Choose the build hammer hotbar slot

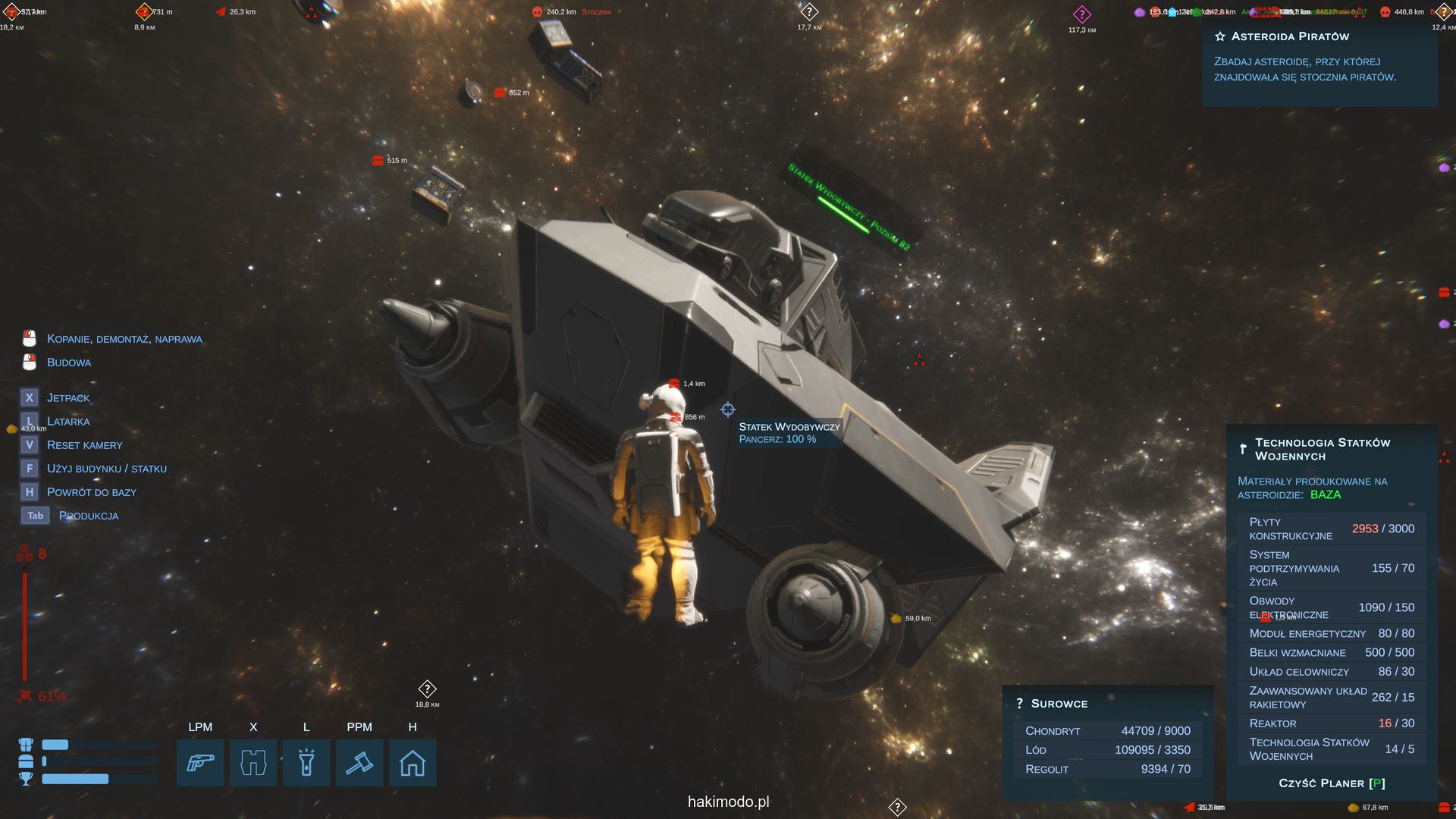pos(359,763)
